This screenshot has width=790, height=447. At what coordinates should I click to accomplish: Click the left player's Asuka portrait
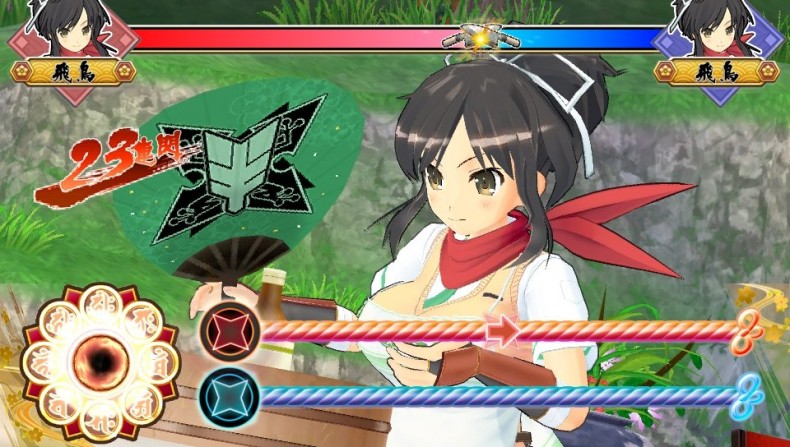(68, 32)
